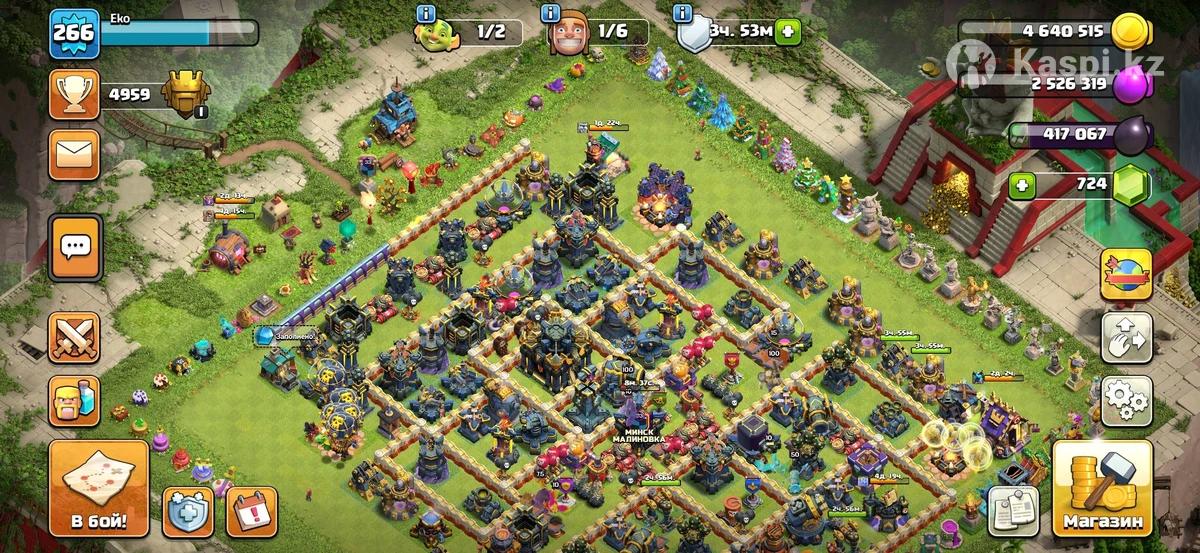1200x553 pixels.
Task: Open the army overview barbarian button
Action: coord(75,401)
